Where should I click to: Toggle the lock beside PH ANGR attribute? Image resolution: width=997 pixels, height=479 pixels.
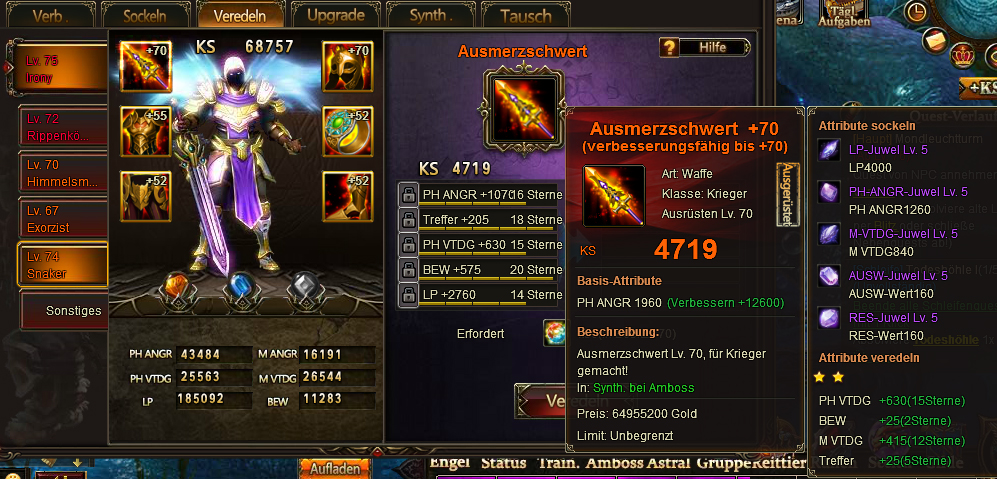(408, 194)
